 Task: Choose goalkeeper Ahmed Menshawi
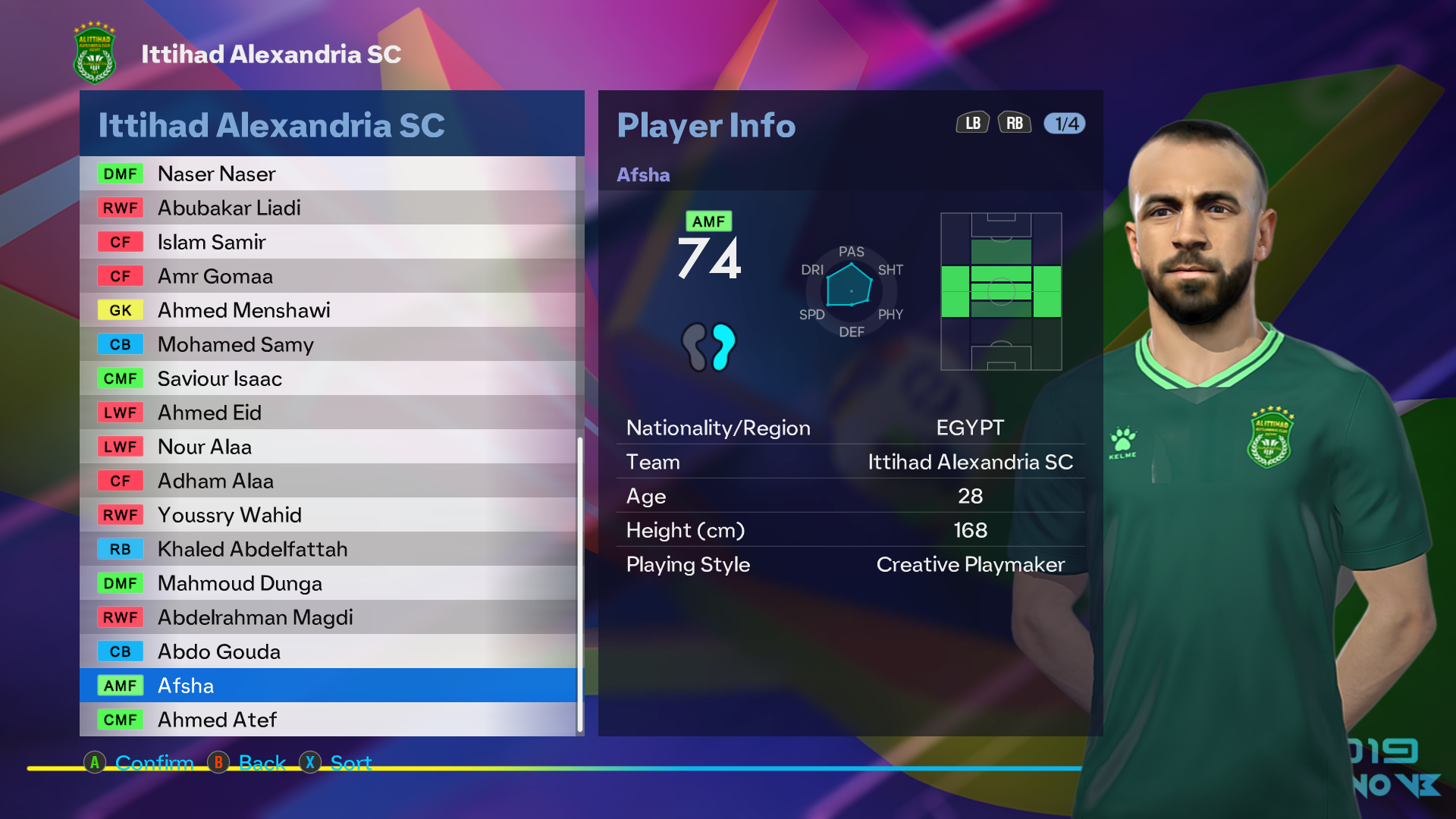point(328,310)
